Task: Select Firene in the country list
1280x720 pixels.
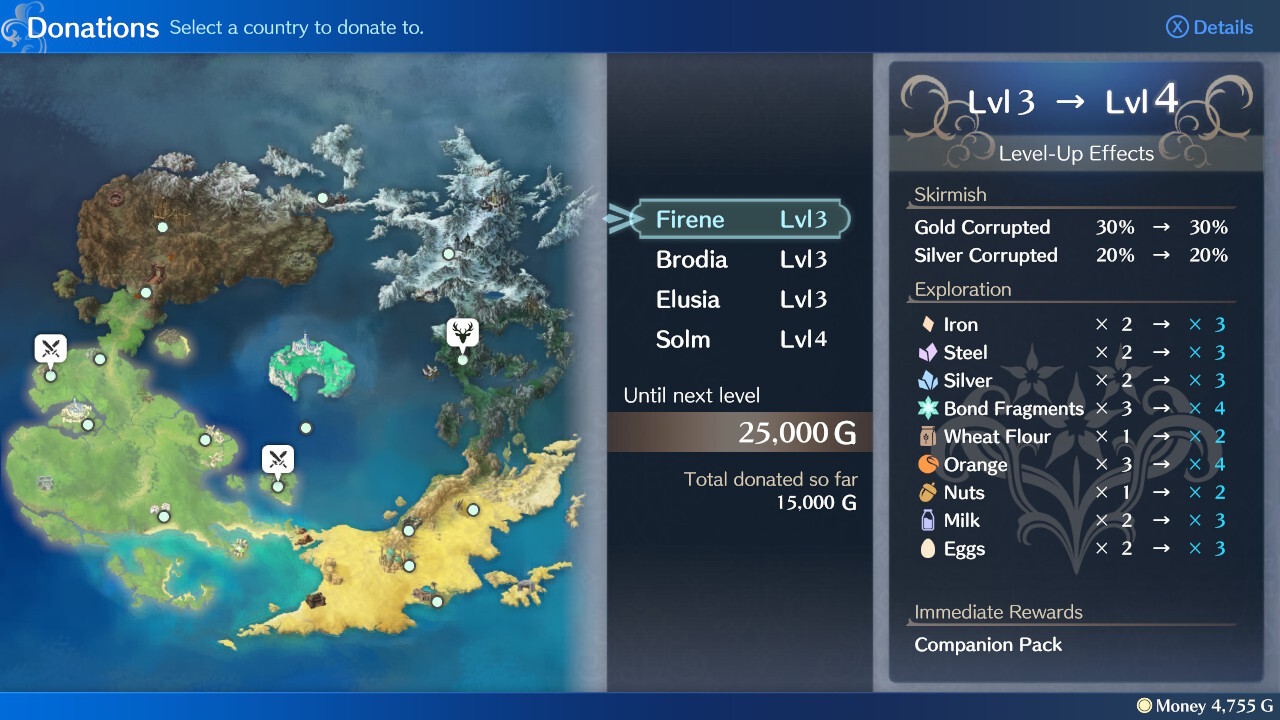Action: [x=740, y=220]
